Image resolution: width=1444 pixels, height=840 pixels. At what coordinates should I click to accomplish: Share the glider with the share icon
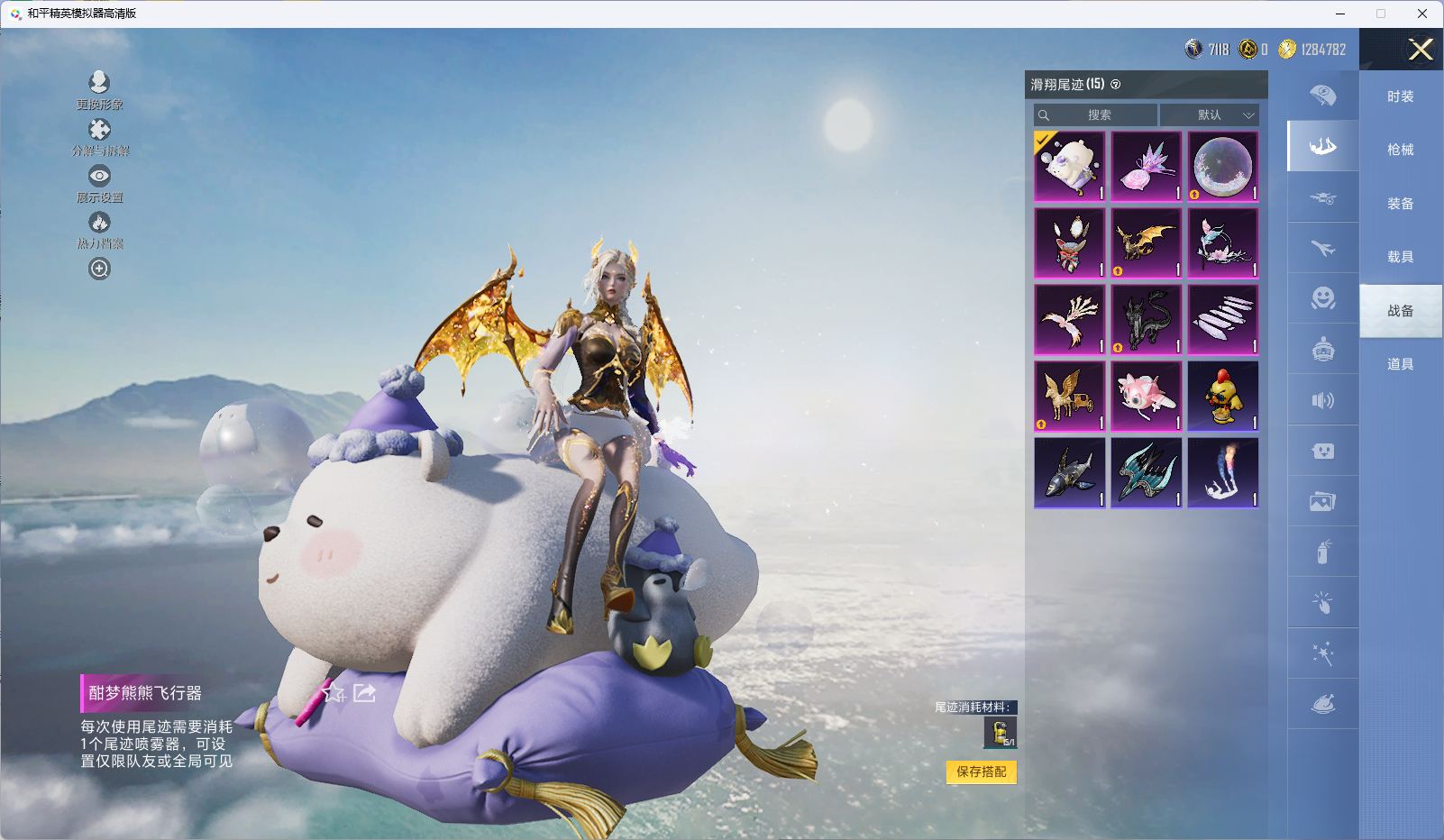pos(364,692)
